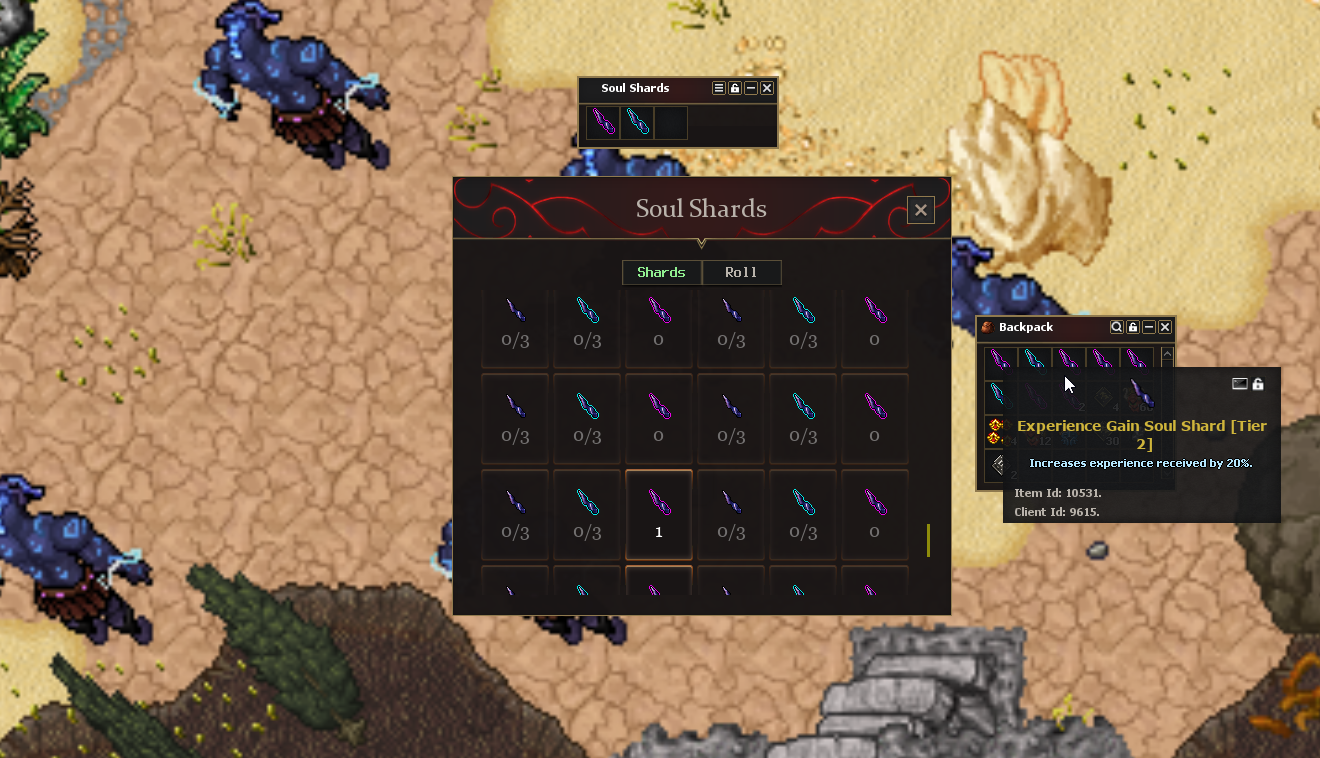Image resolution: width=1320 pixels, height=758 pixels.
Task: Minimize the Backpack window
Action: click(x=1149, y=327)
